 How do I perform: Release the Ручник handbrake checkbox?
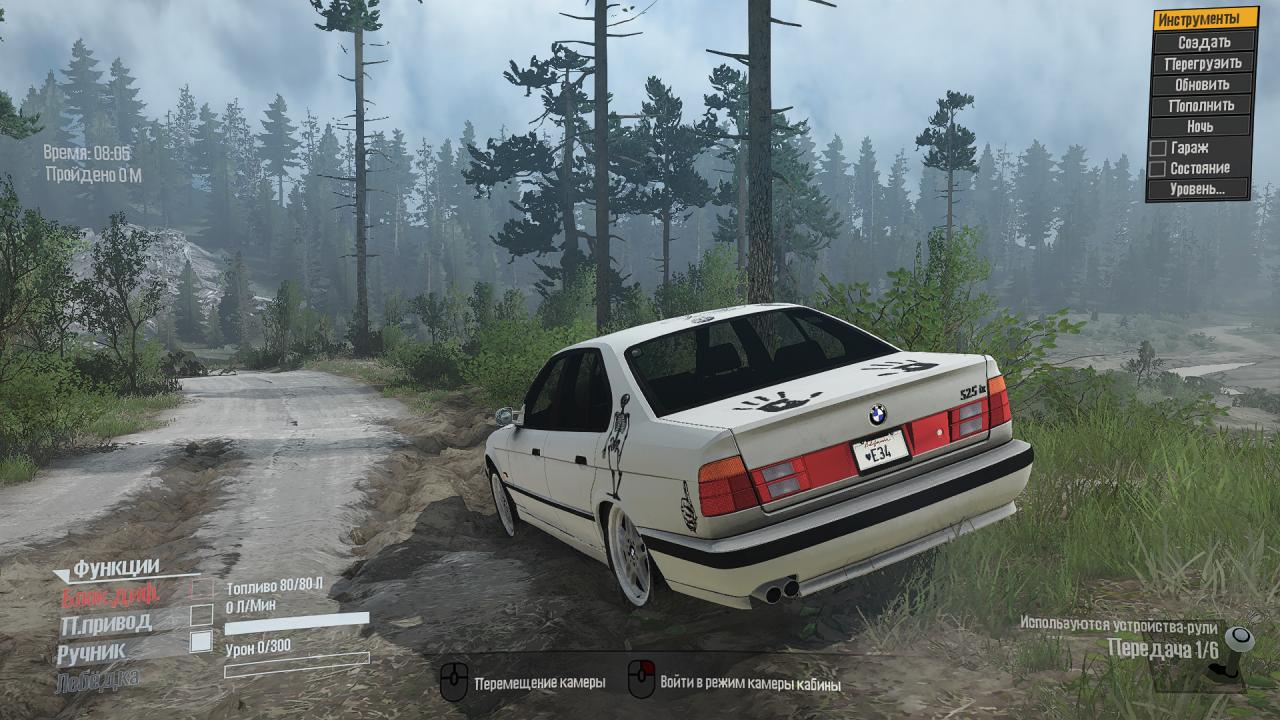click(202, 642)
